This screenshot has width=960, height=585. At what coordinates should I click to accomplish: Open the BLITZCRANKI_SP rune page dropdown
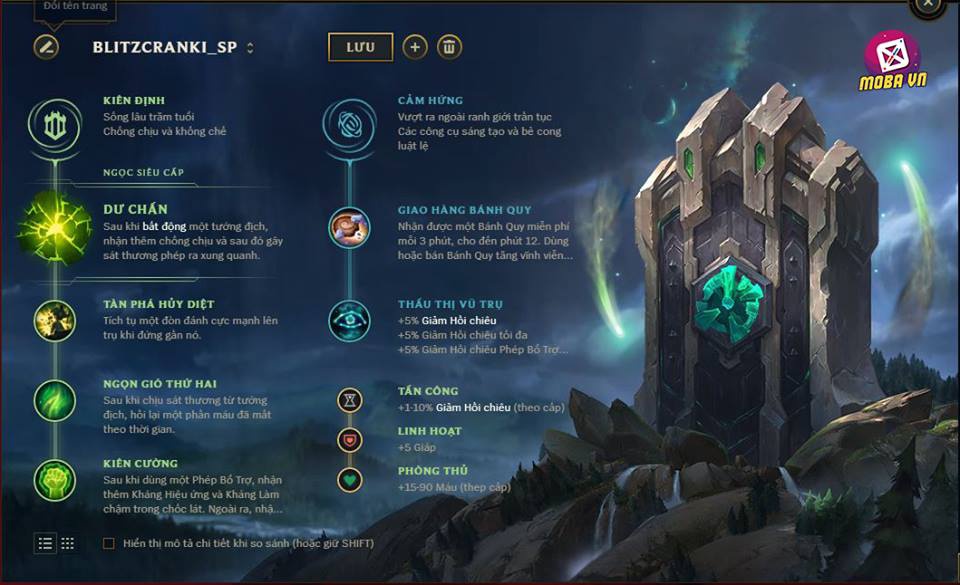tap(250, 47)
